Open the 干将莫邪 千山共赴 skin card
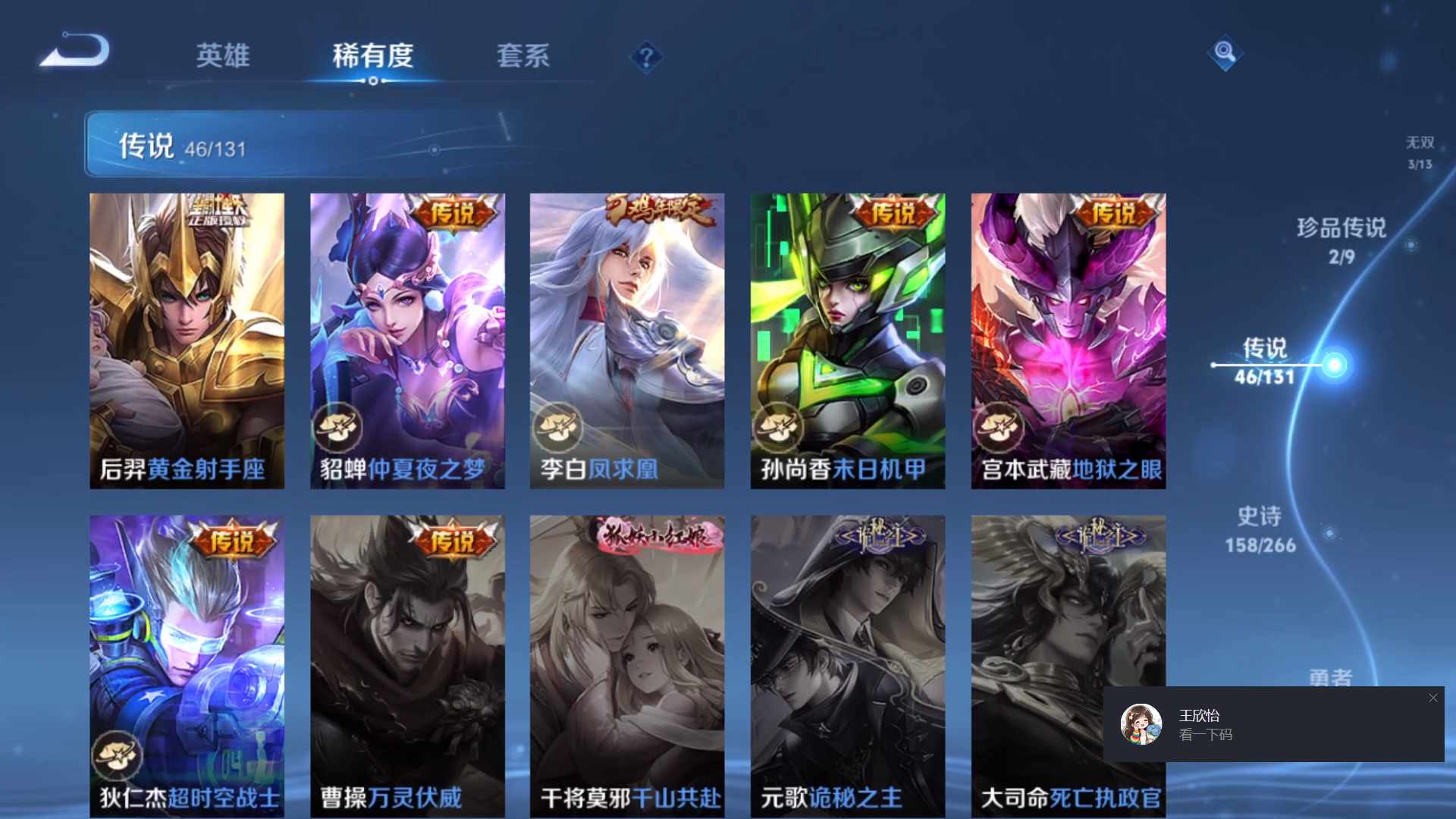This screenshot has width=1456, height=819. pyautogui.click(x=627, y=660)
